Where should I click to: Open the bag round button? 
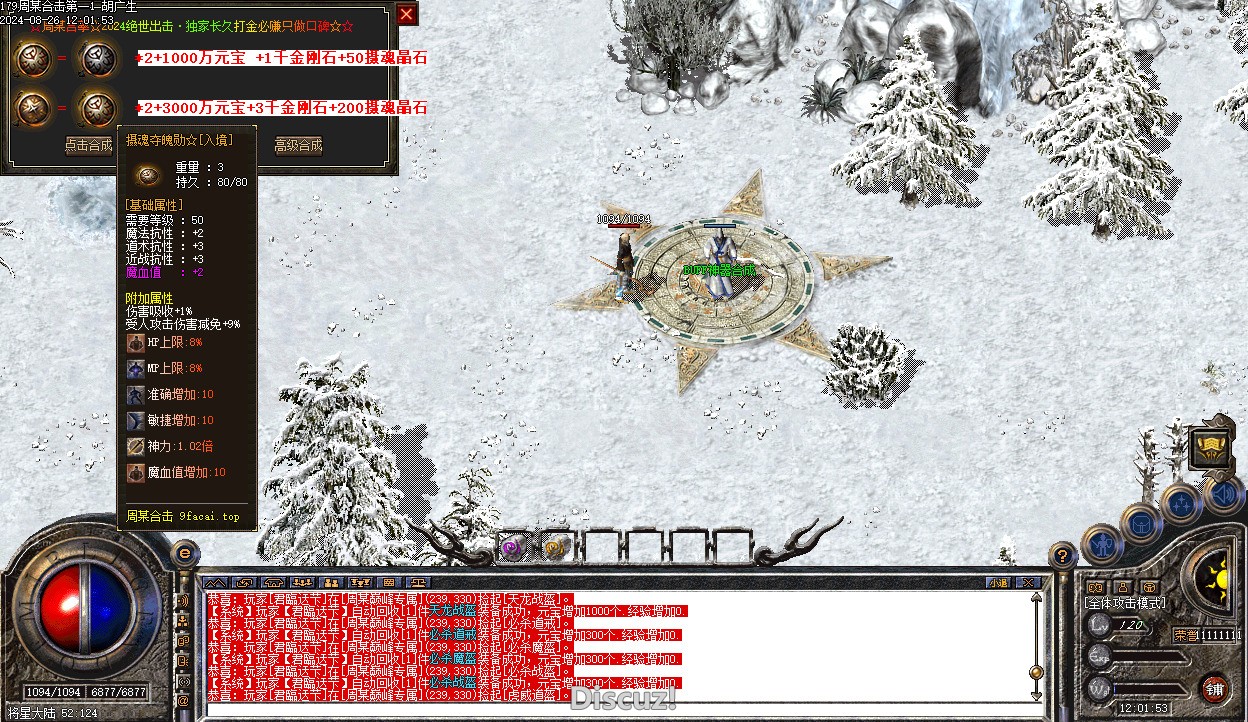click(x=1140, y=521)
